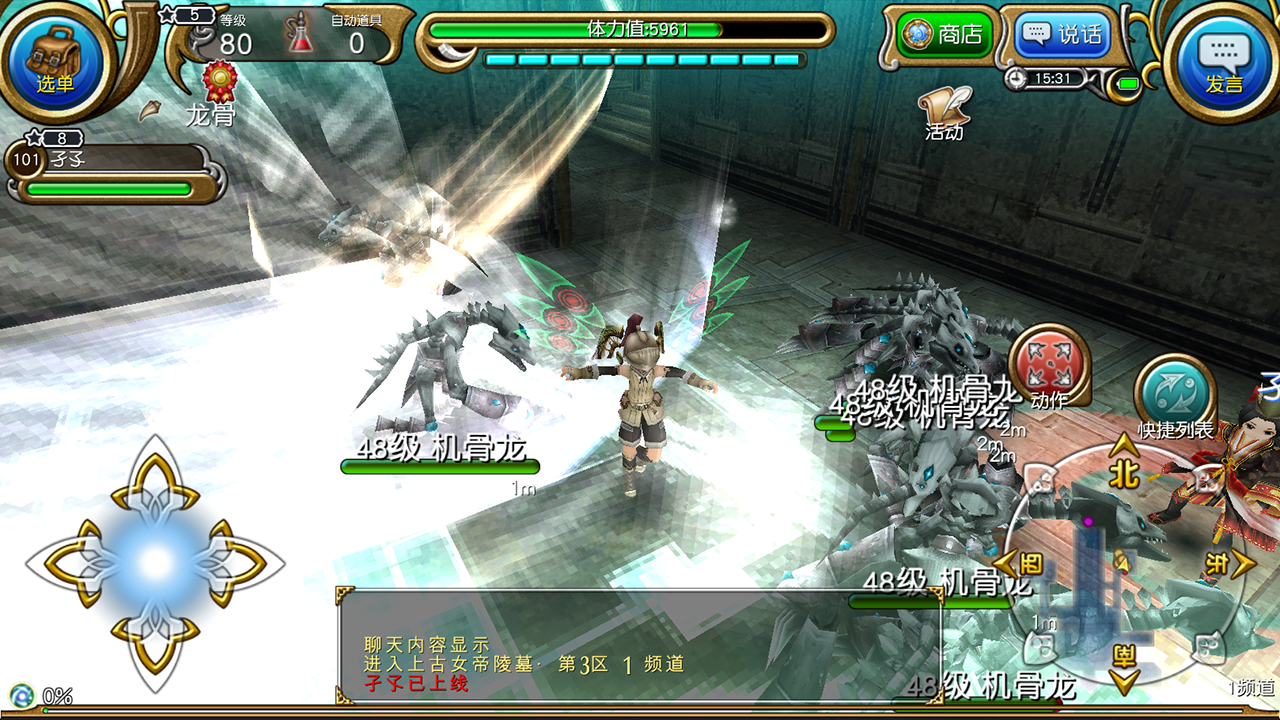Viewport: 1280px width, 720px height.
Task: Open the 活动 events scroll icon
Action: 944,110
